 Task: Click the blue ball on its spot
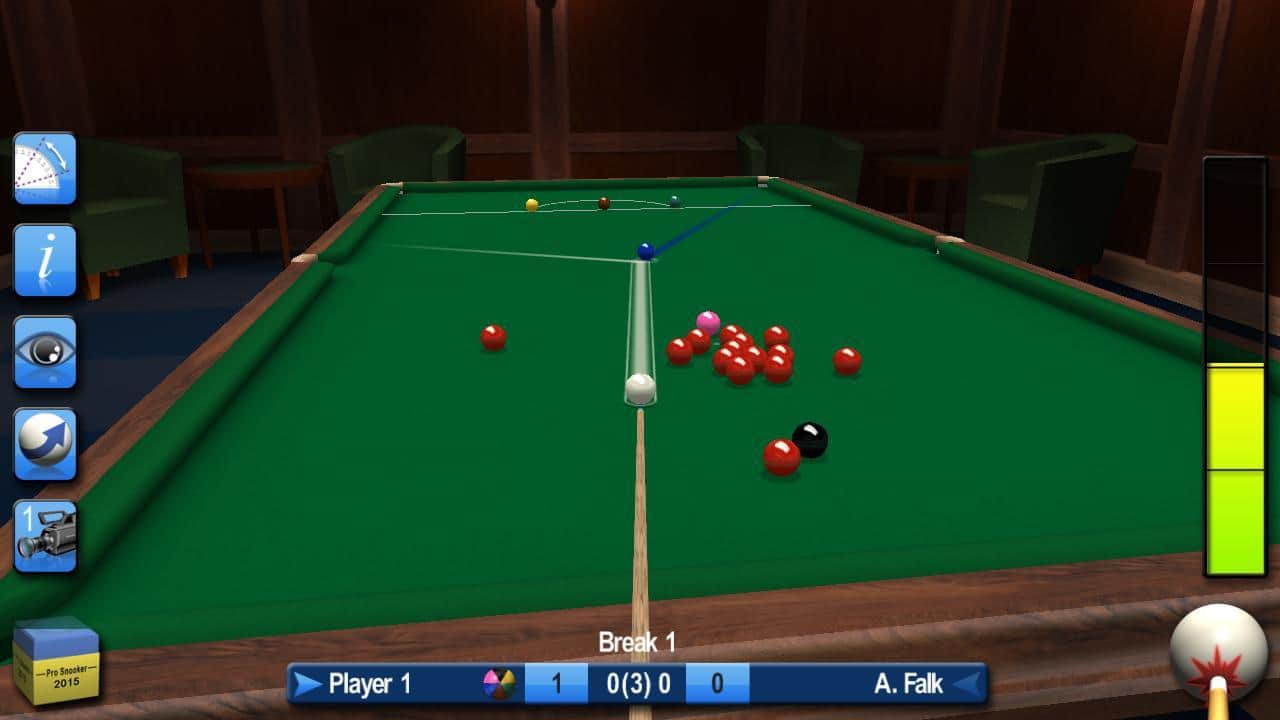click(x=644, y=250)
